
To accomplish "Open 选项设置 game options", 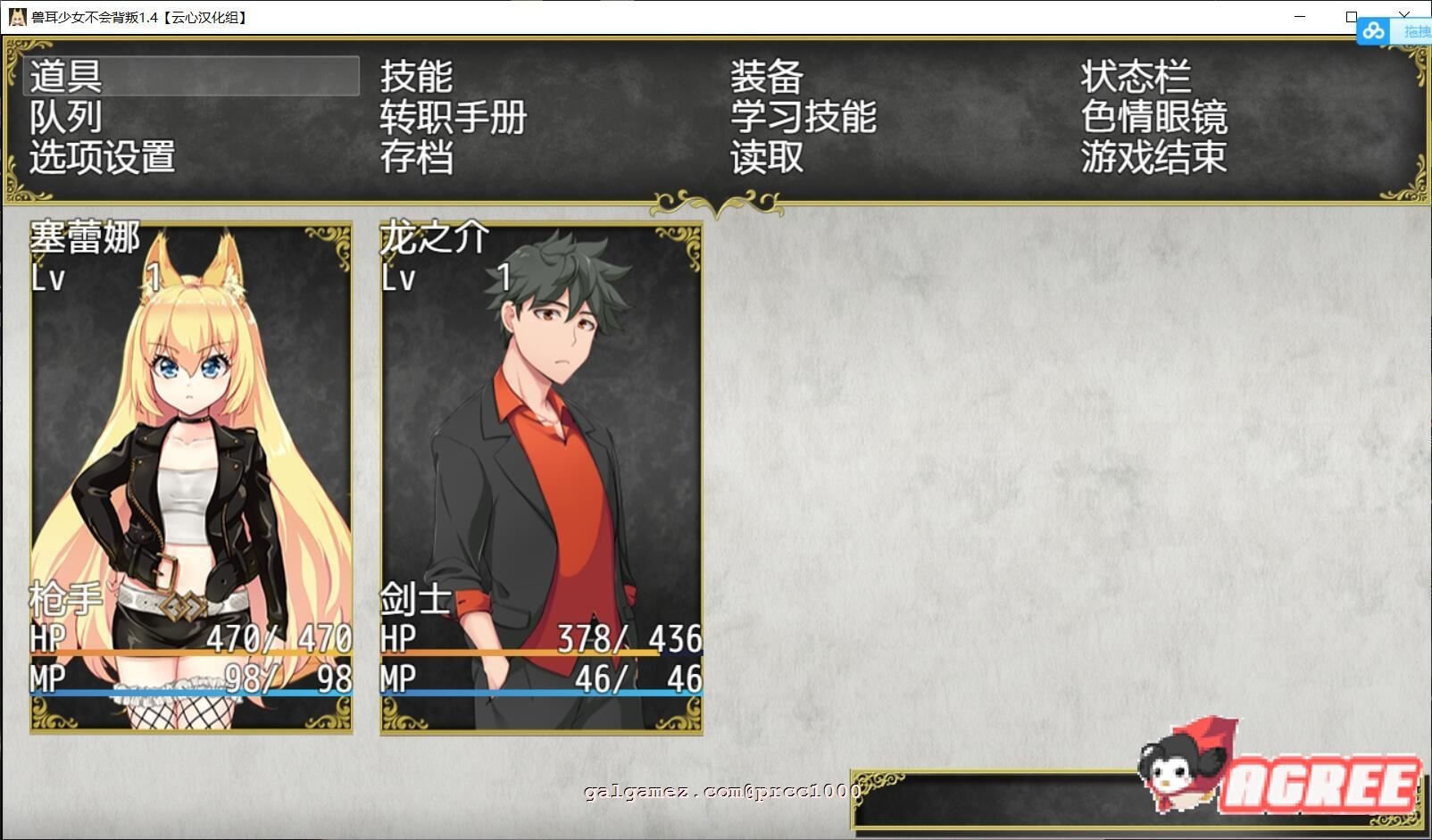I will pos(103,158).
